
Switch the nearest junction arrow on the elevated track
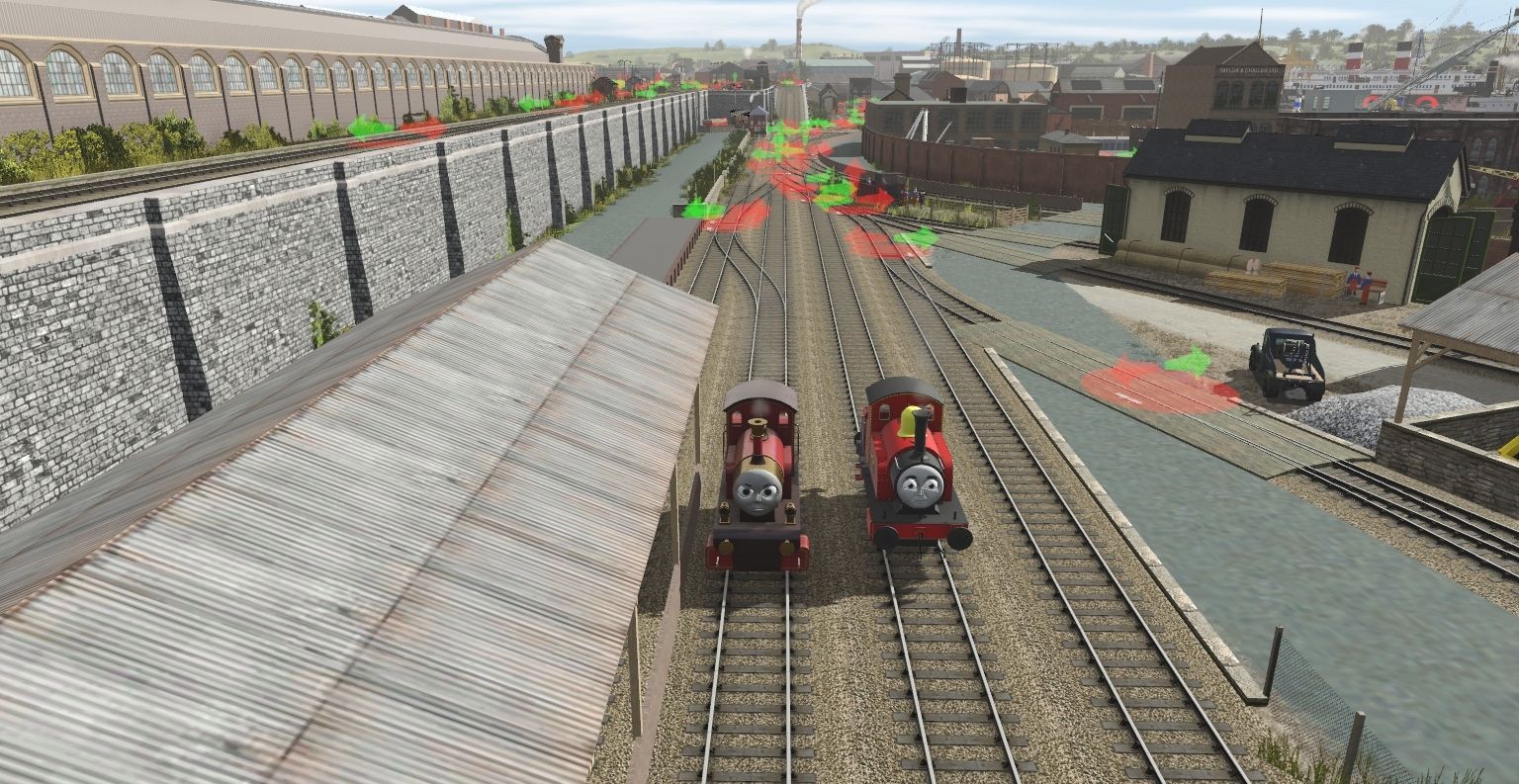(370, 127)
